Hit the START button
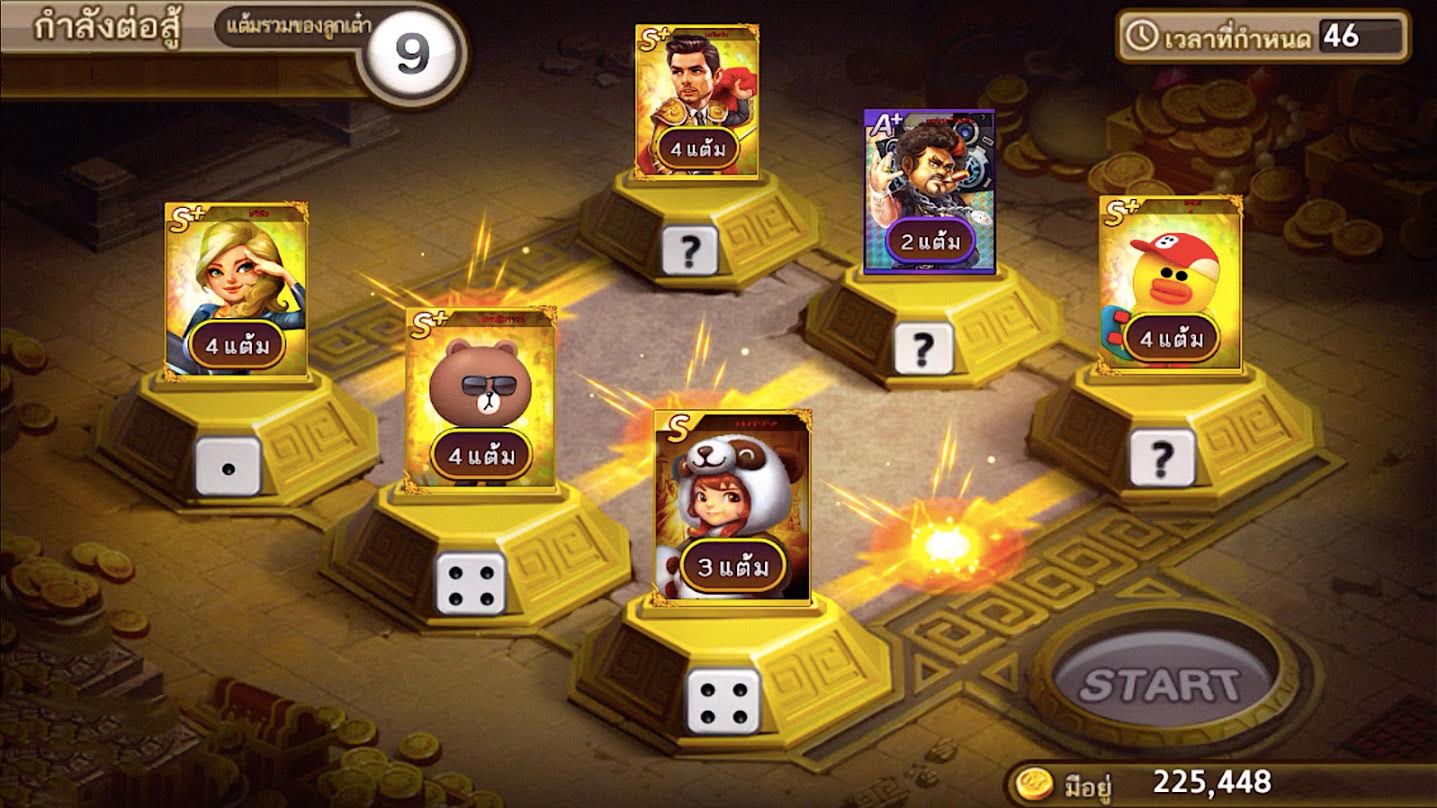This screenshot has height=808, width=1437. coord(1160,685)
